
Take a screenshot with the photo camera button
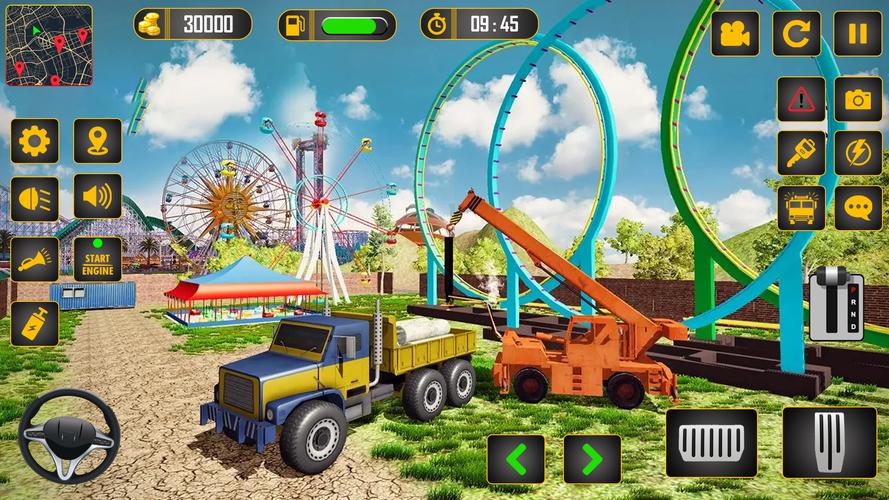[x=858, y=98]
